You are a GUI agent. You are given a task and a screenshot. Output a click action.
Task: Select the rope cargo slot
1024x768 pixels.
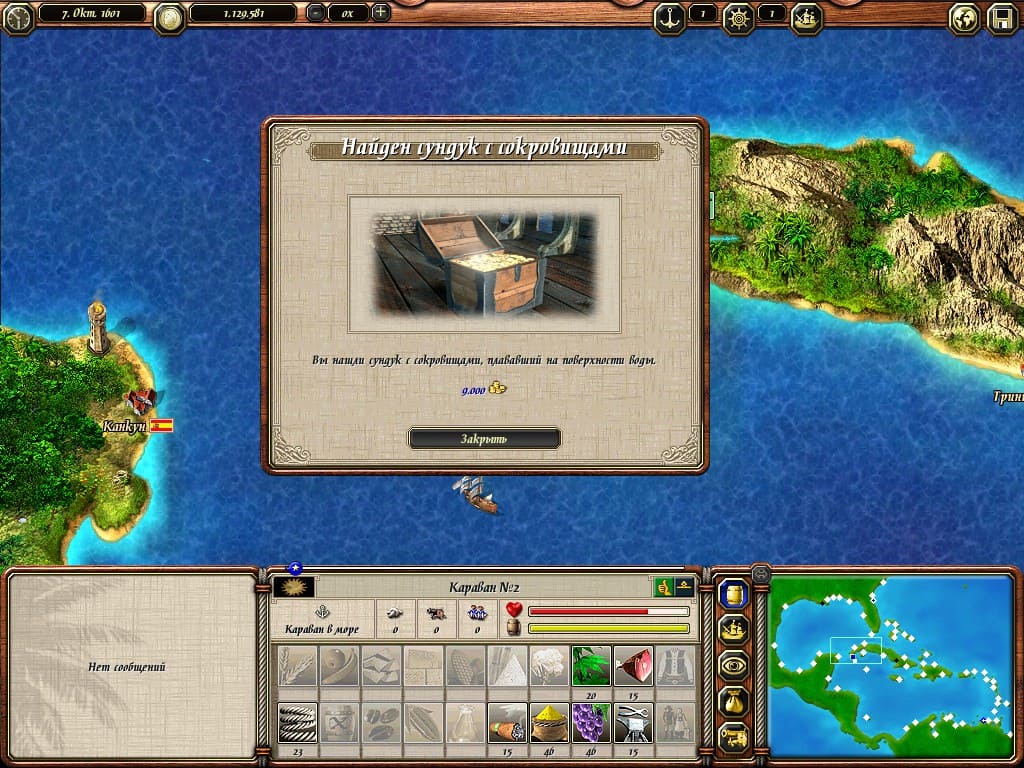(297, 722)
